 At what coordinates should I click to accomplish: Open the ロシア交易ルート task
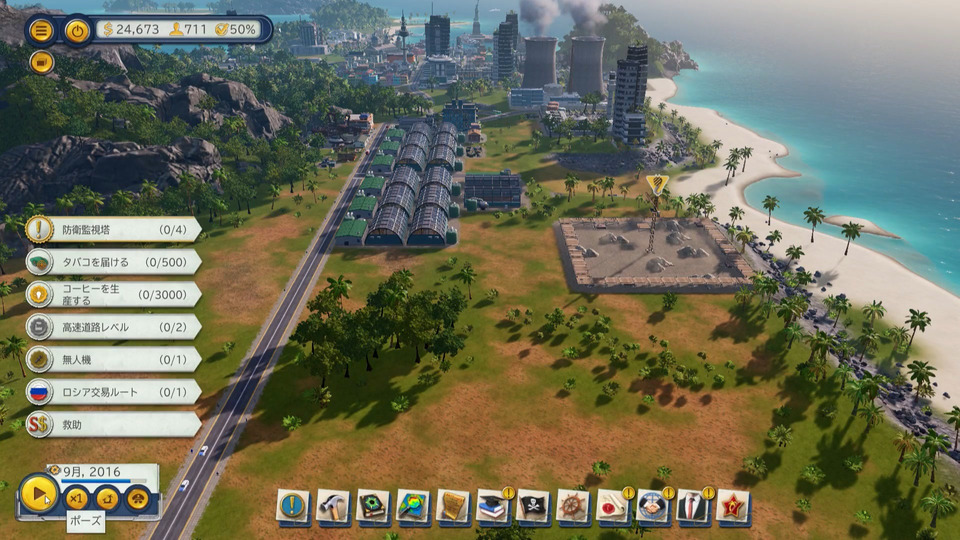[x=112, y=392]
